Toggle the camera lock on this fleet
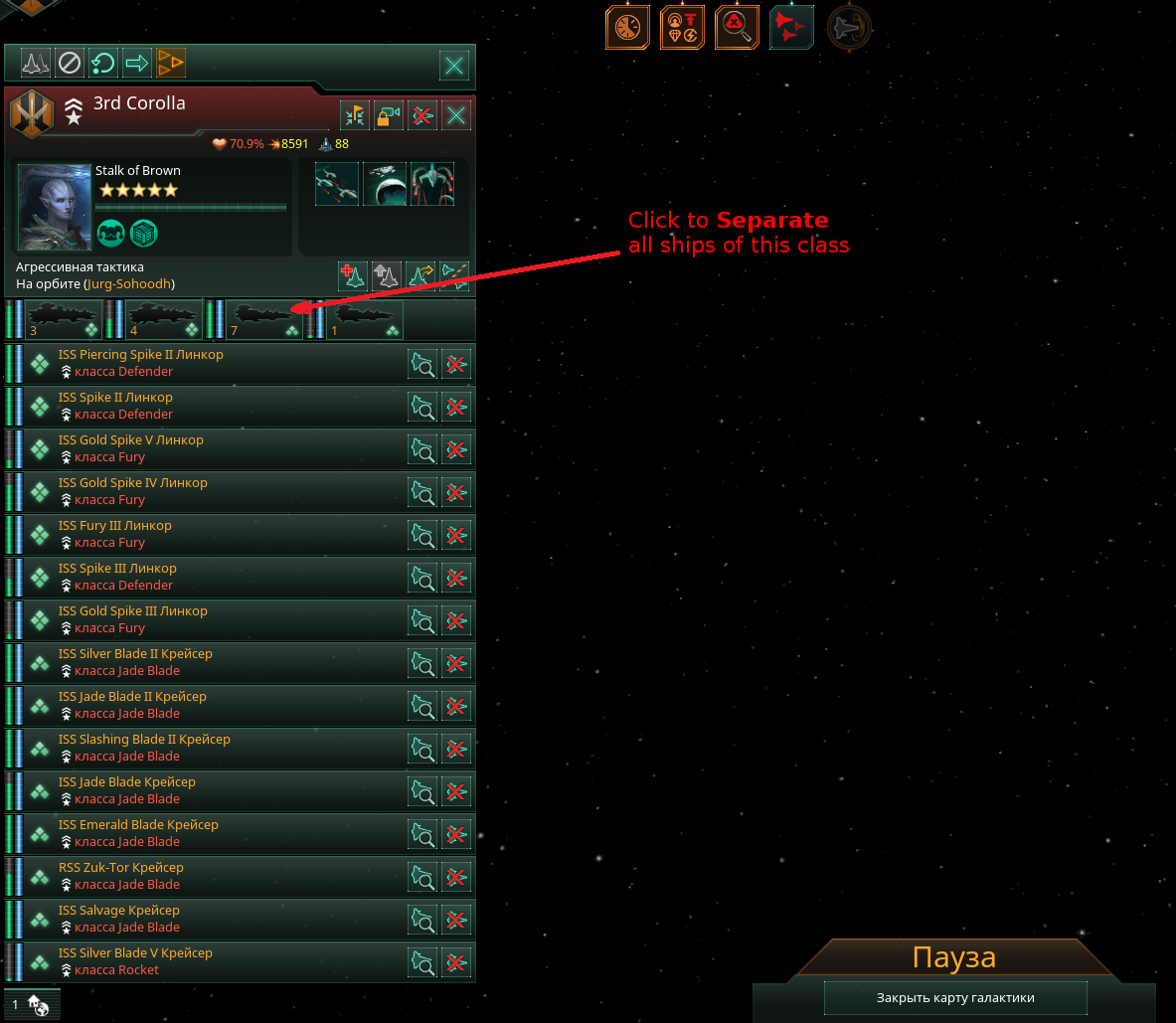 [388, 115]
